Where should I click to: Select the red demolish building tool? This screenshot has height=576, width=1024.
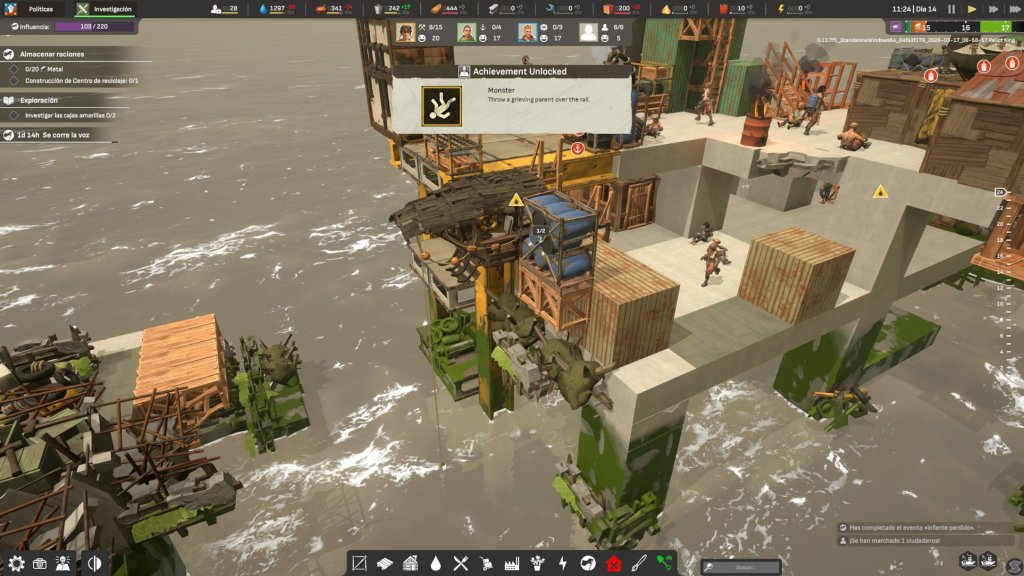[x=613, y=563]
